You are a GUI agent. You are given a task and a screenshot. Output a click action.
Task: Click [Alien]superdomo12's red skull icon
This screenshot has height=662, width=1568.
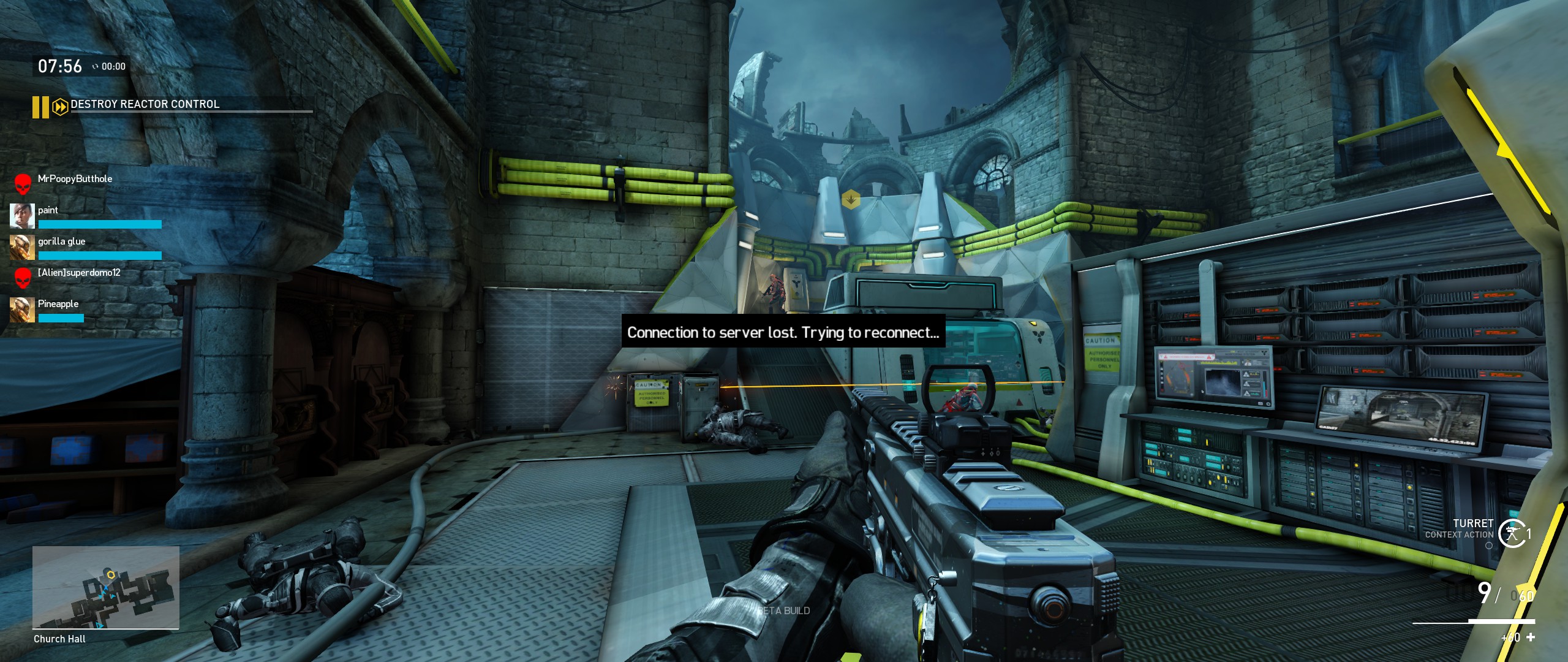click(x=23, y=277)
